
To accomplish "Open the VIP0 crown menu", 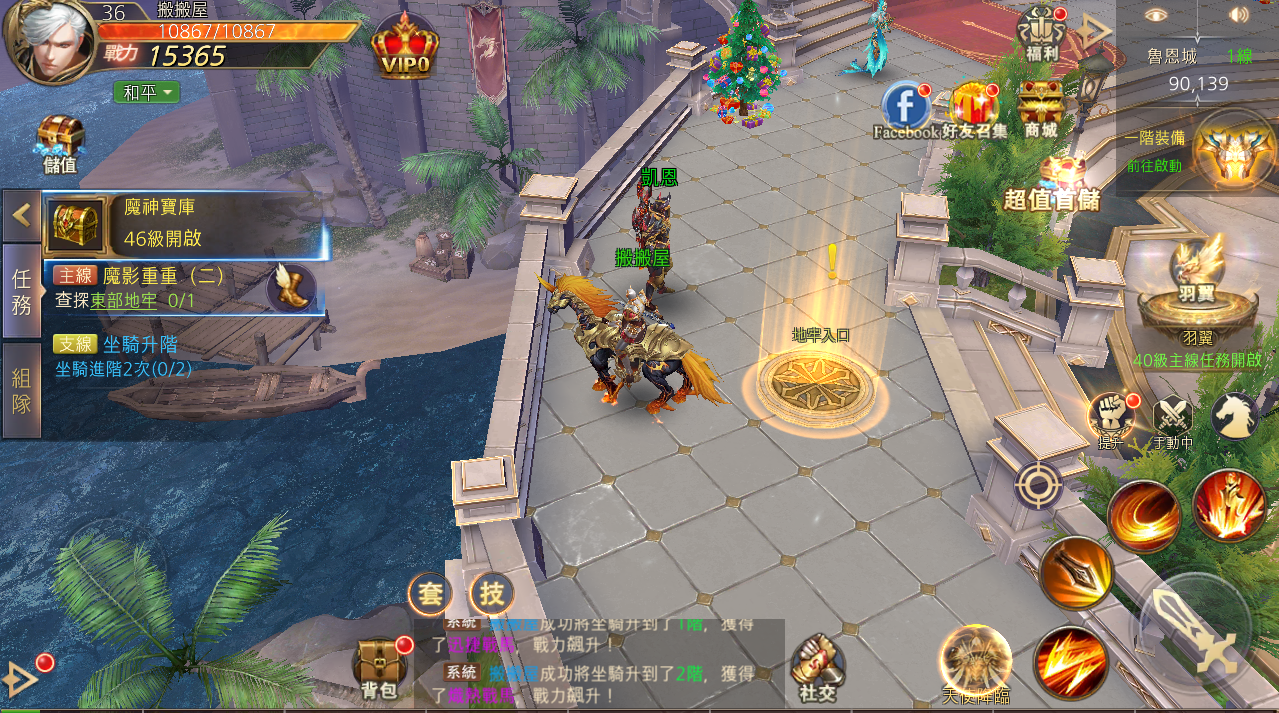I will (x=404, y=47).
